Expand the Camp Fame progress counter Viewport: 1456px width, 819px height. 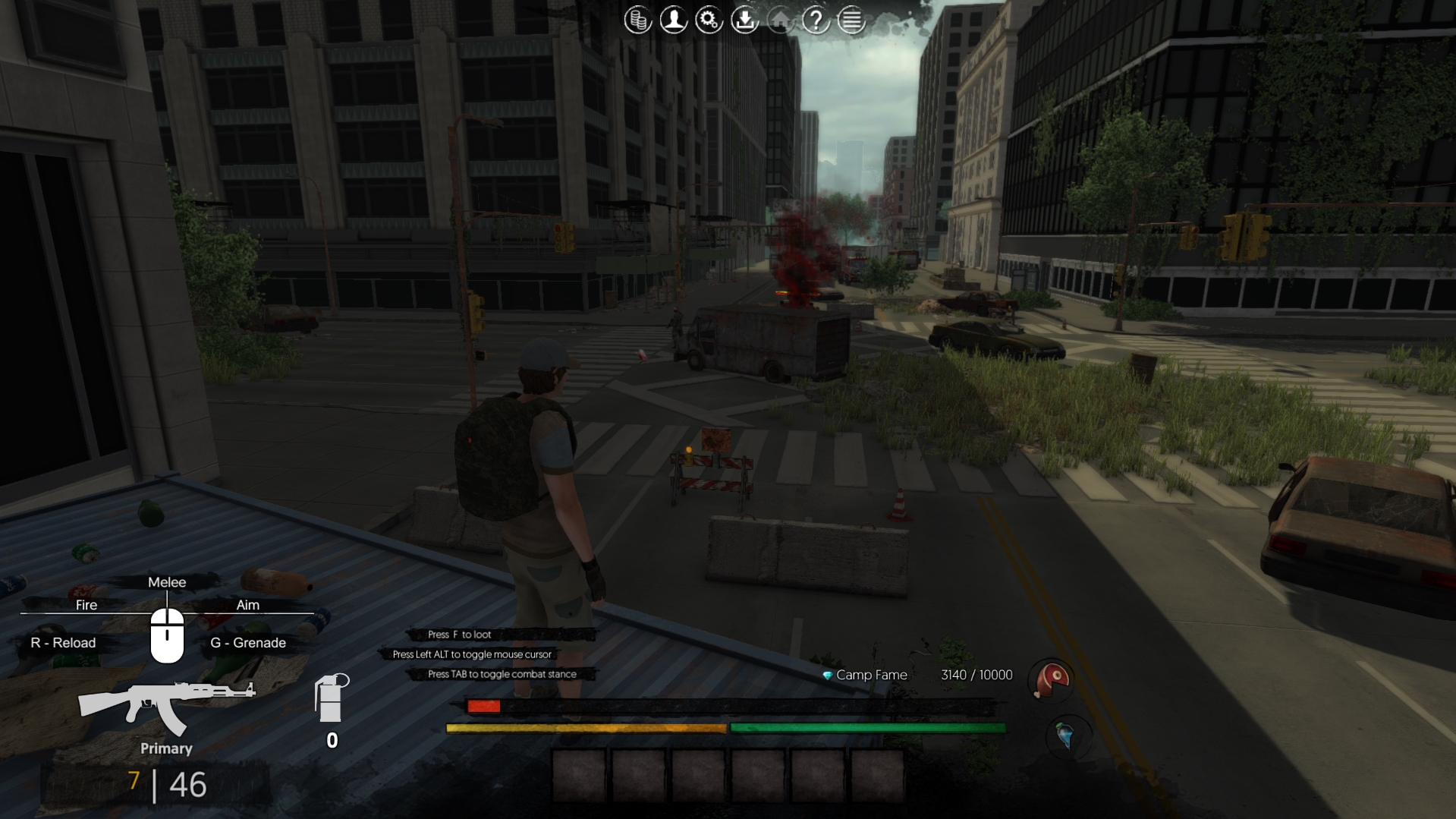[x=976, y=674]
